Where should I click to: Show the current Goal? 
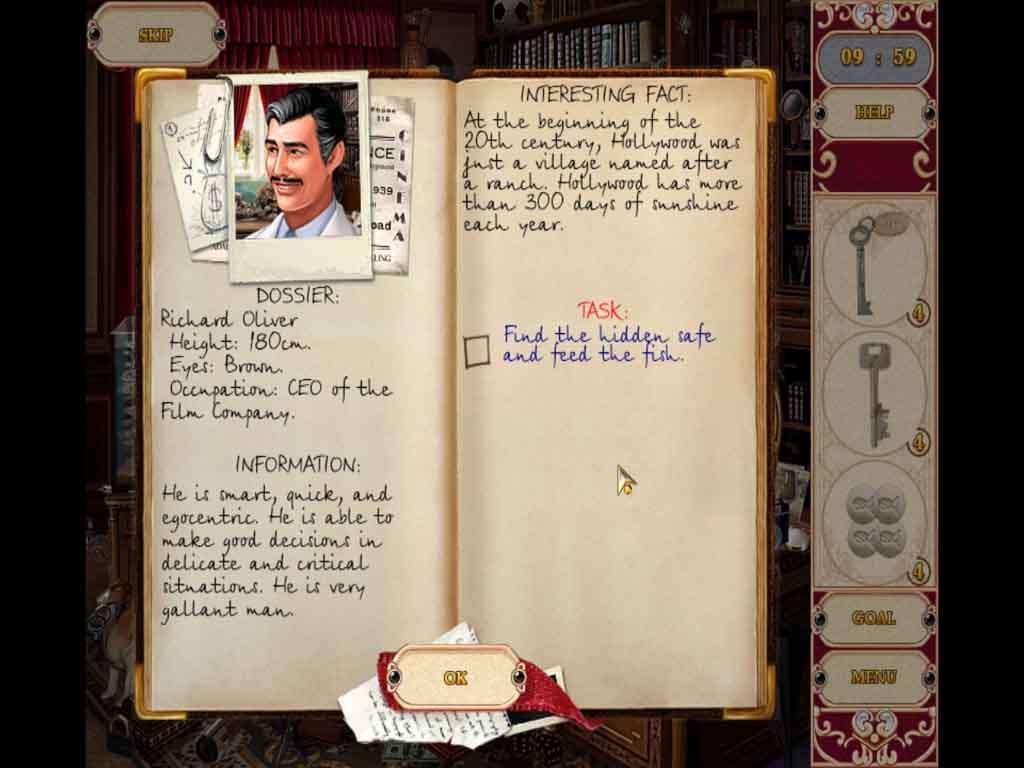[873, 618]
